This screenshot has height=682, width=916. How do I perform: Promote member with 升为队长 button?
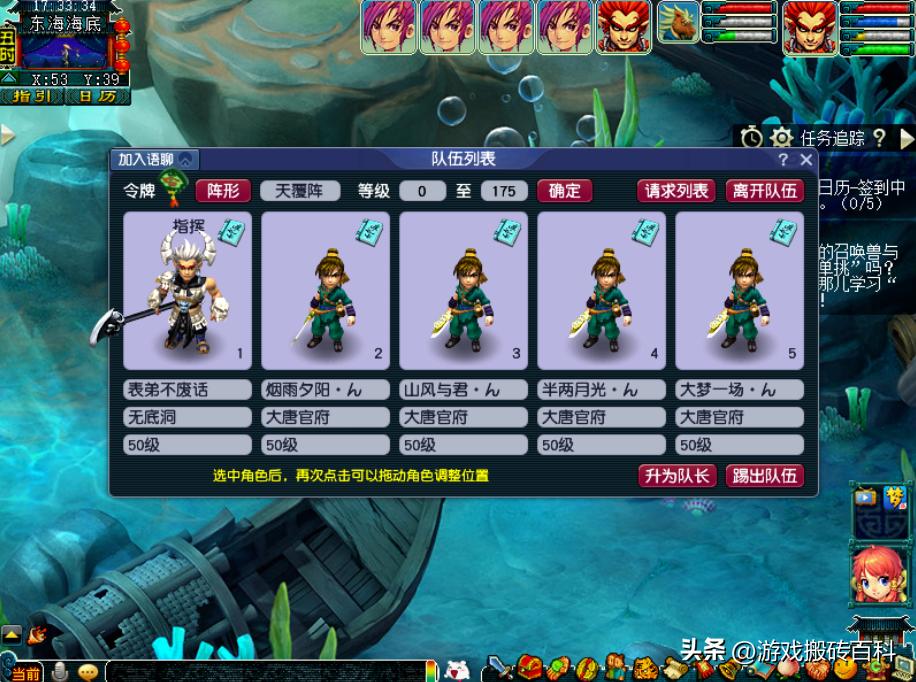click(x=677, y=476)
